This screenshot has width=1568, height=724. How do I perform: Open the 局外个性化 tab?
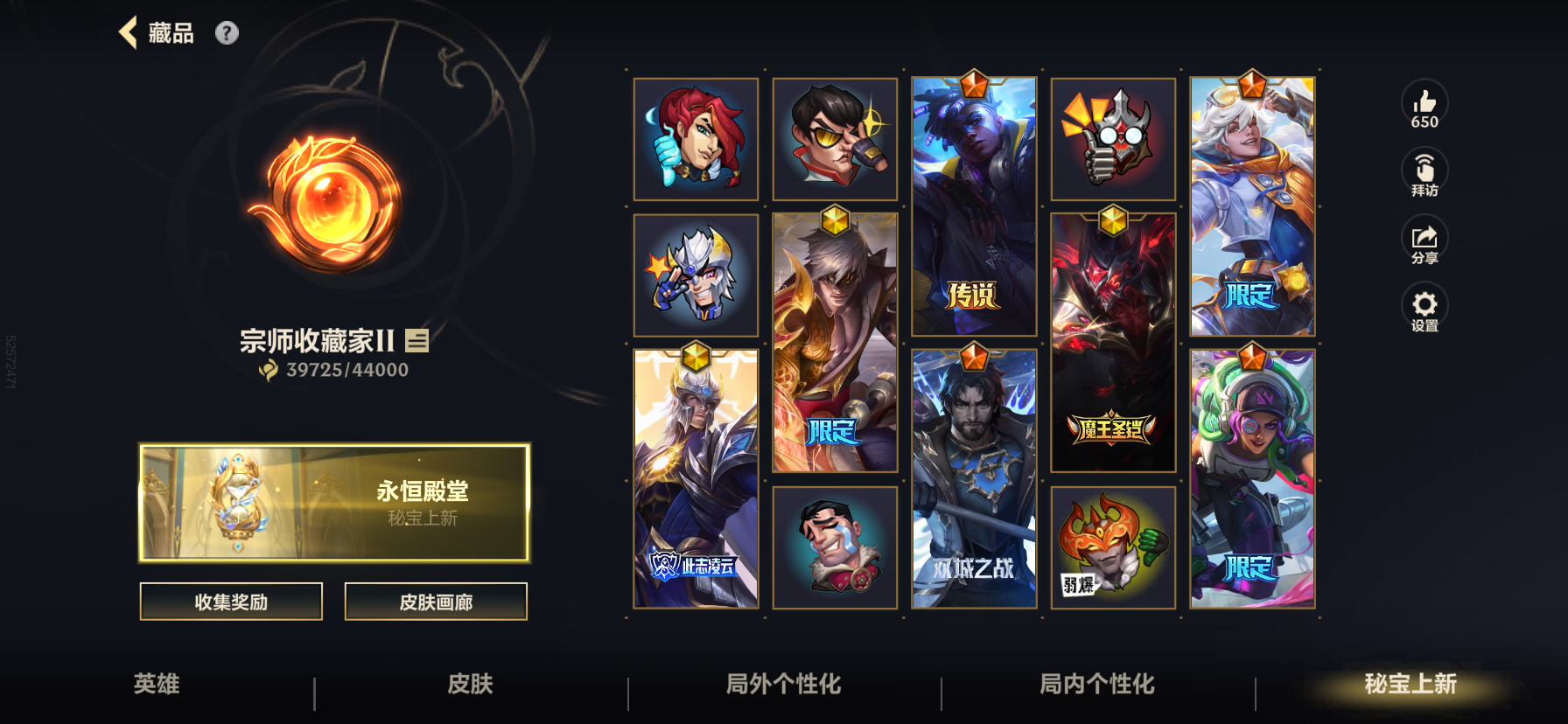tap(783, 687)
